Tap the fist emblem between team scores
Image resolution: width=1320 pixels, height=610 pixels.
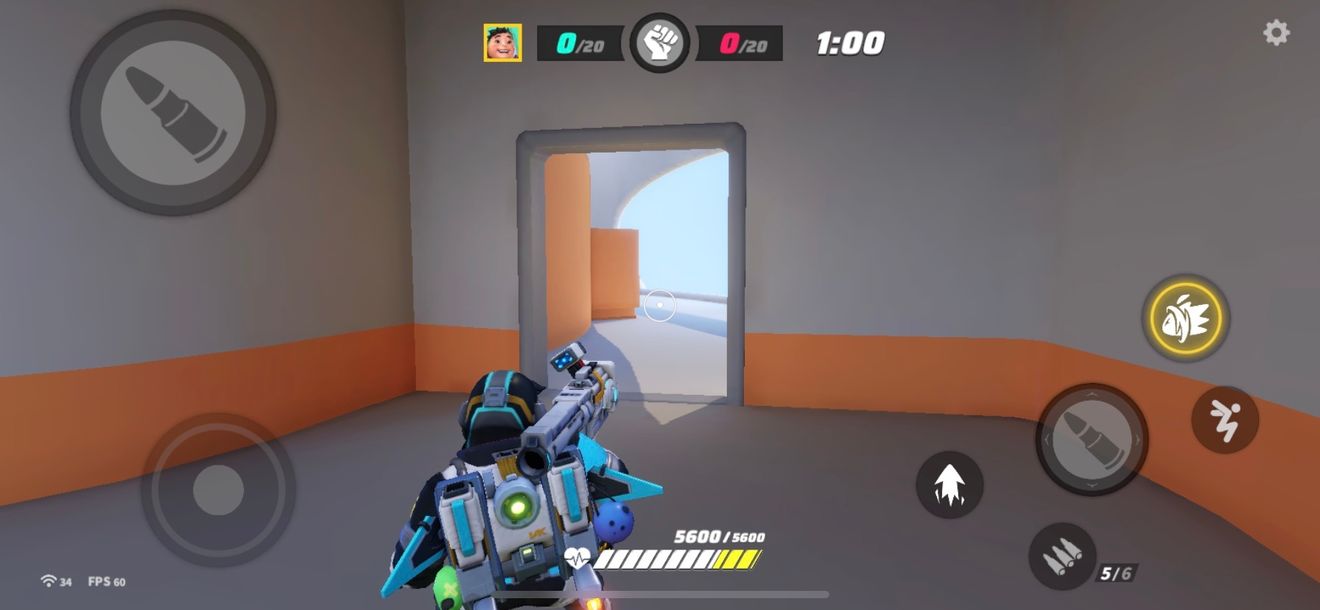(660, 43)
